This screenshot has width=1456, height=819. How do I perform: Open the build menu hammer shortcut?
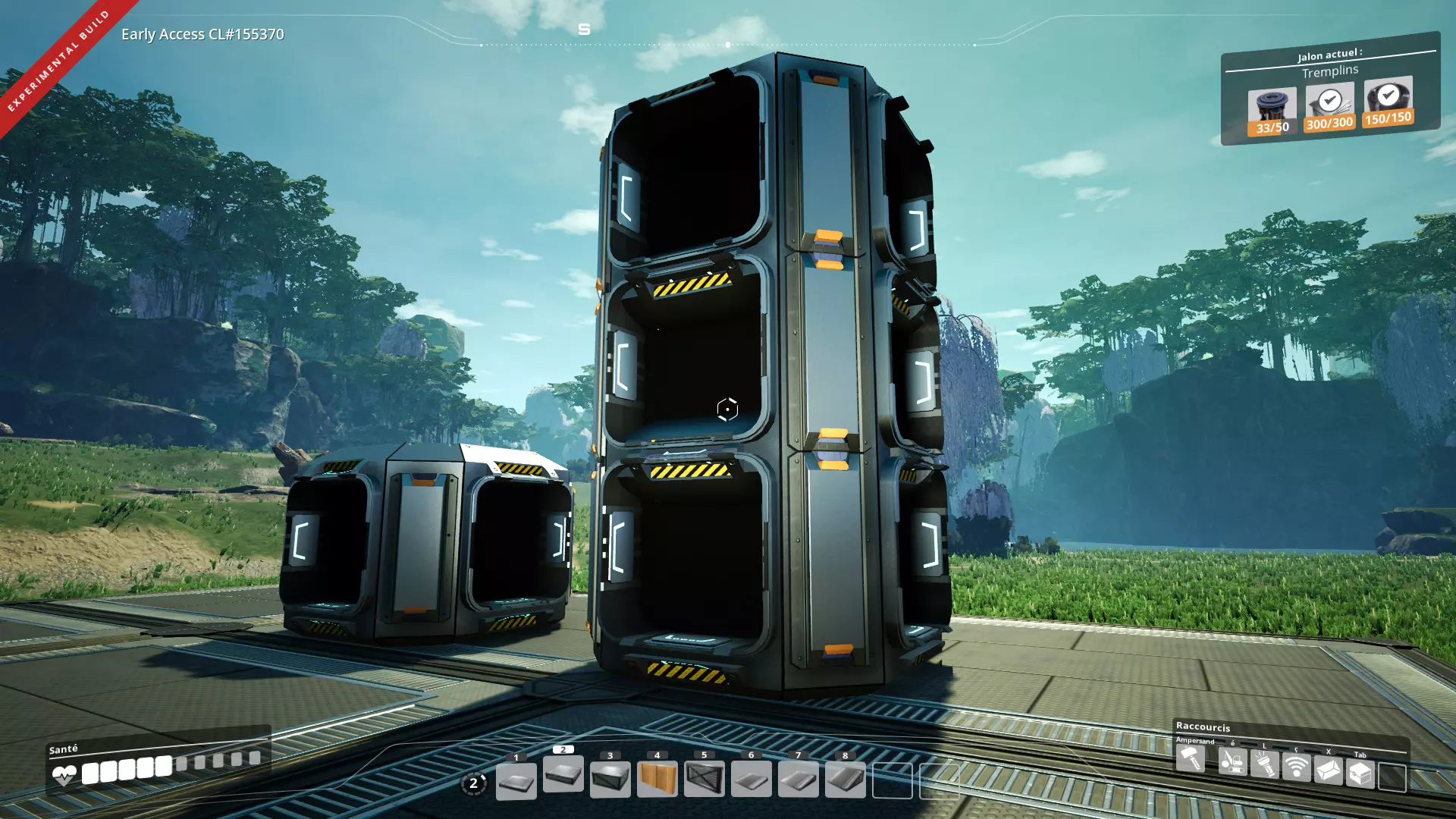[1190, 758]
